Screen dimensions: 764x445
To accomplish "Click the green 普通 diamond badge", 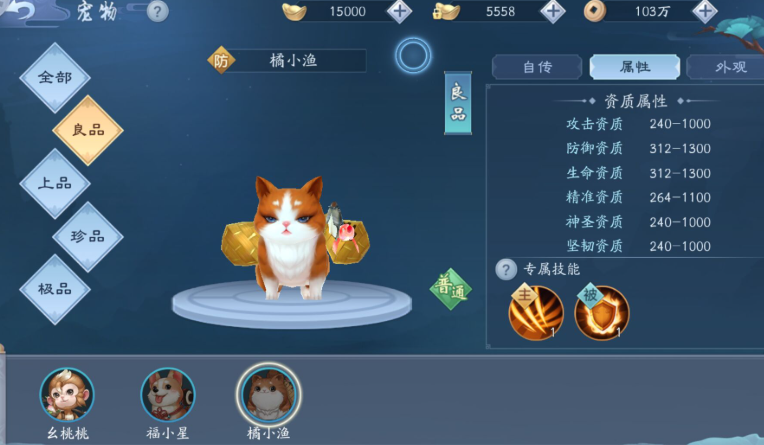I will click(450, 290).
